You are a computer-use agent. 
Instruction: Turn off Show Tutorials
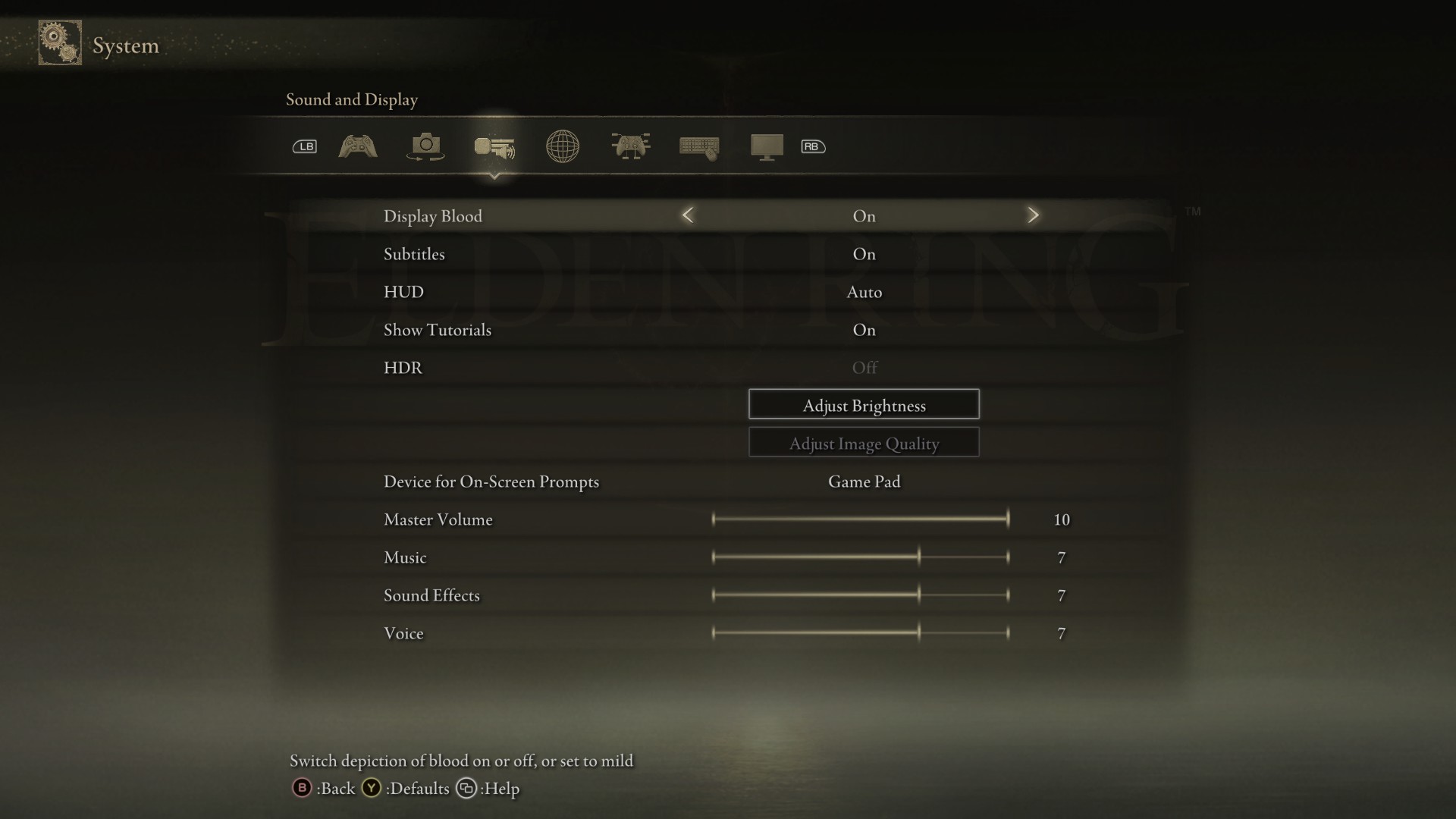point(864,330)
